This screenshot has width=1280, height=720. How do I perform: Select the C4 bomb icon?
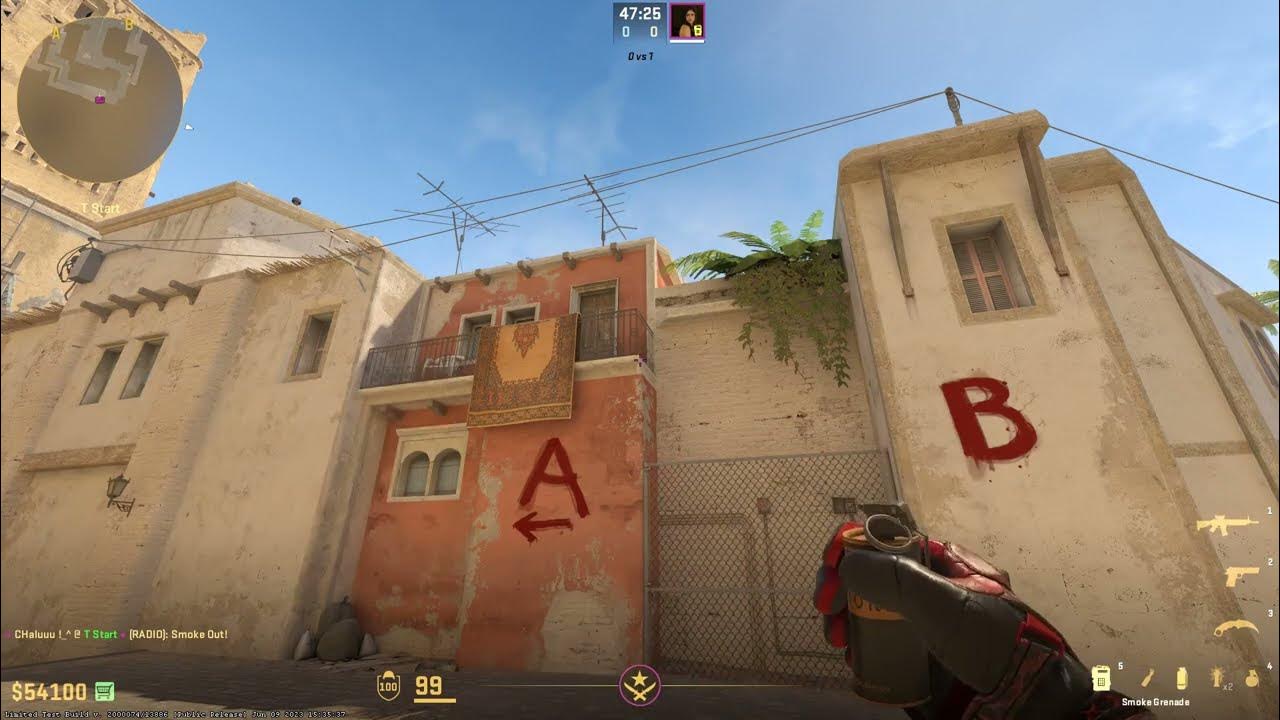coord(1102,677)
